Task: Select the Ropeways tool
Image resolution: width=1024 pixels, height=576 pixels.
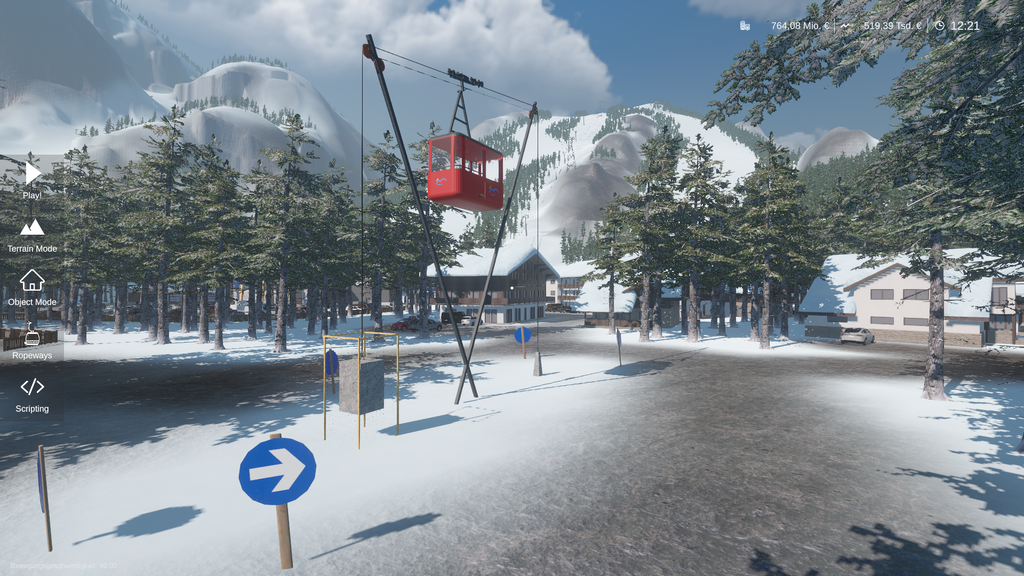Action: [x=32, y=340]
